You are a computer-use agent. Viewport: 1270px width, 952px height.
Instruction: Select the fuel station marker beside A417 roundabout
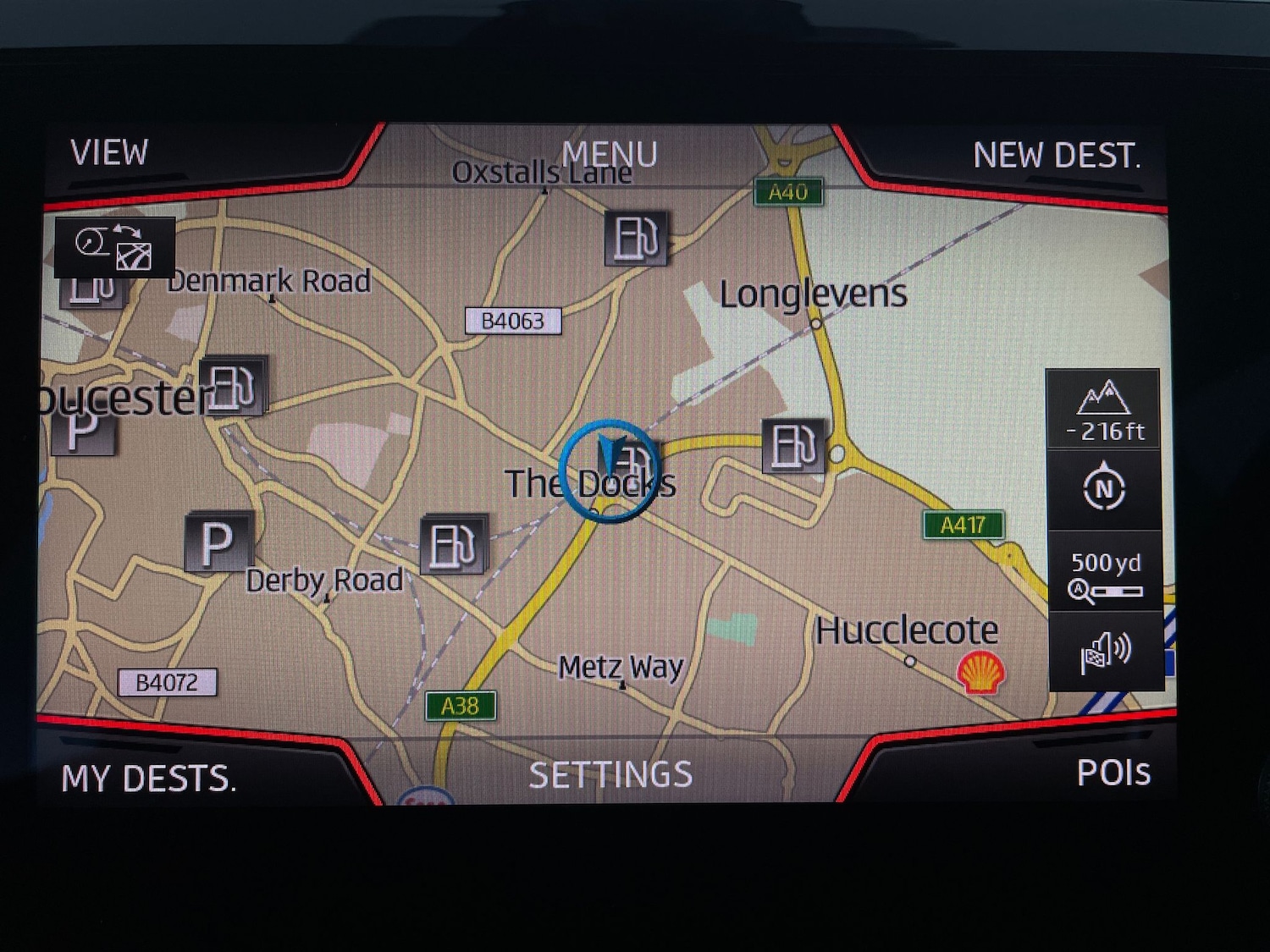click(x=792, y=445)
